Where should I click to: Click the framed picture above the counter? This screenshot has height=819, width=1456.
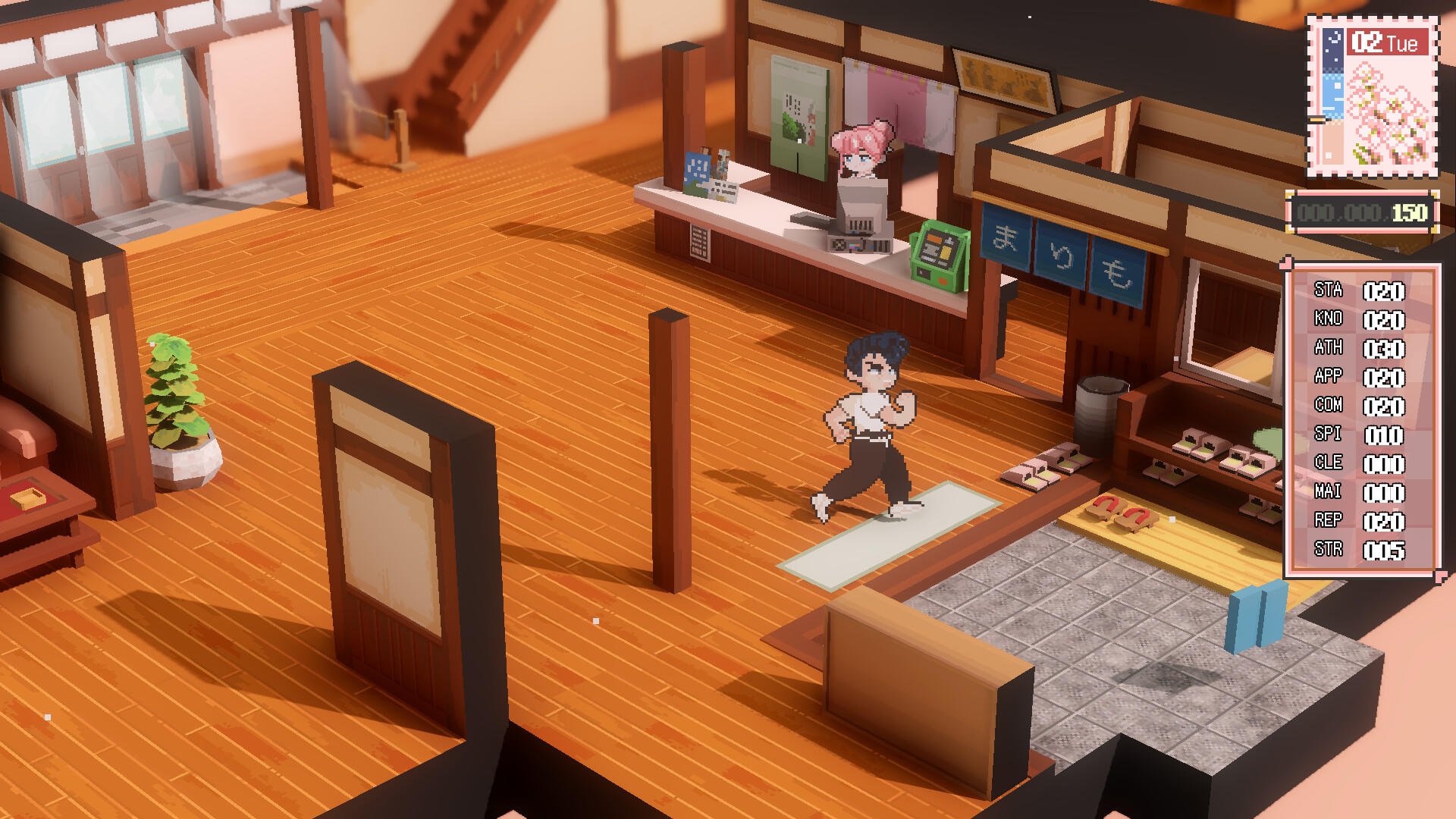pyautogui.click(x=1001, y=76)
